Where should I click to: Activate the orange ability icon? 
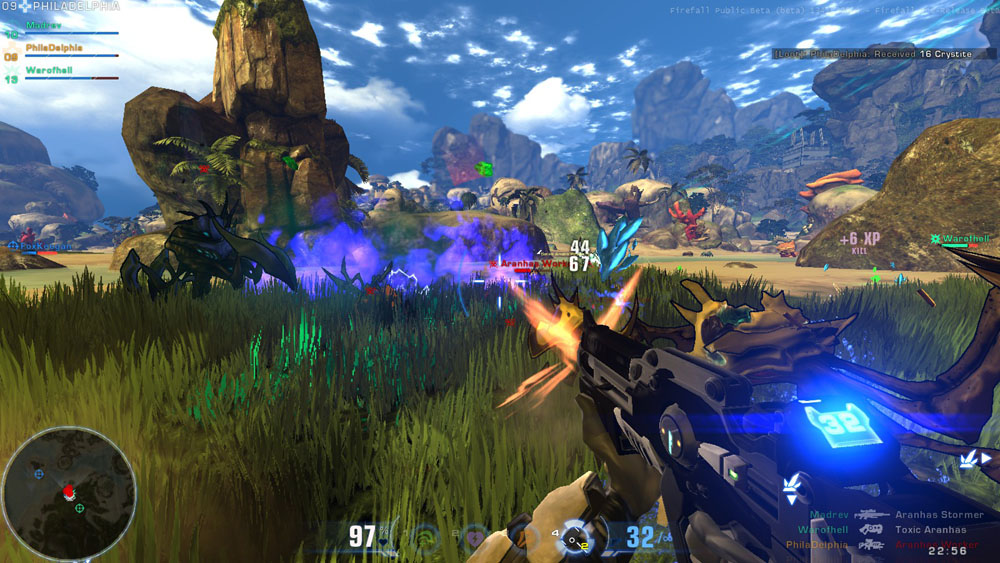(x=524, y=539)
